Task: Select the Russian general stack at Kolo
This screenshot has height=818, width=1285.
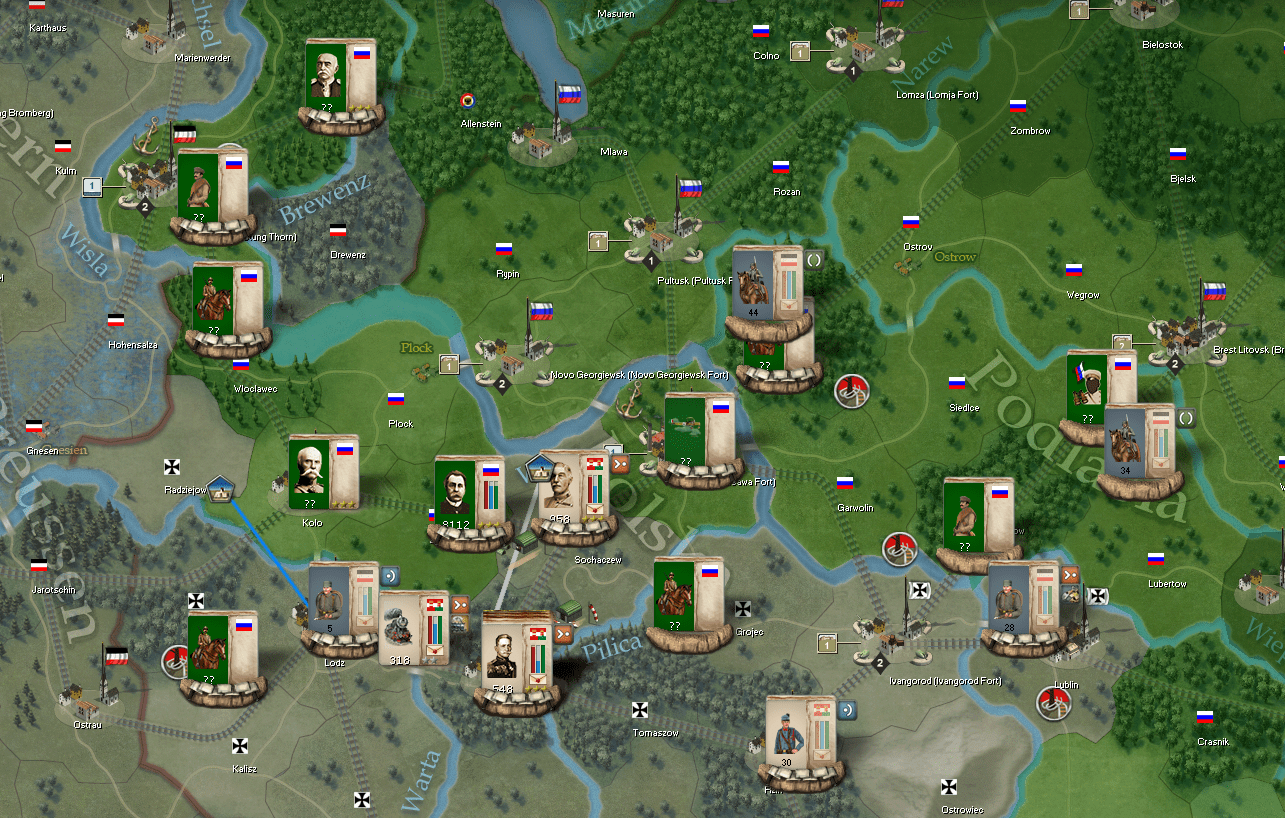Action: pos(322,474)
